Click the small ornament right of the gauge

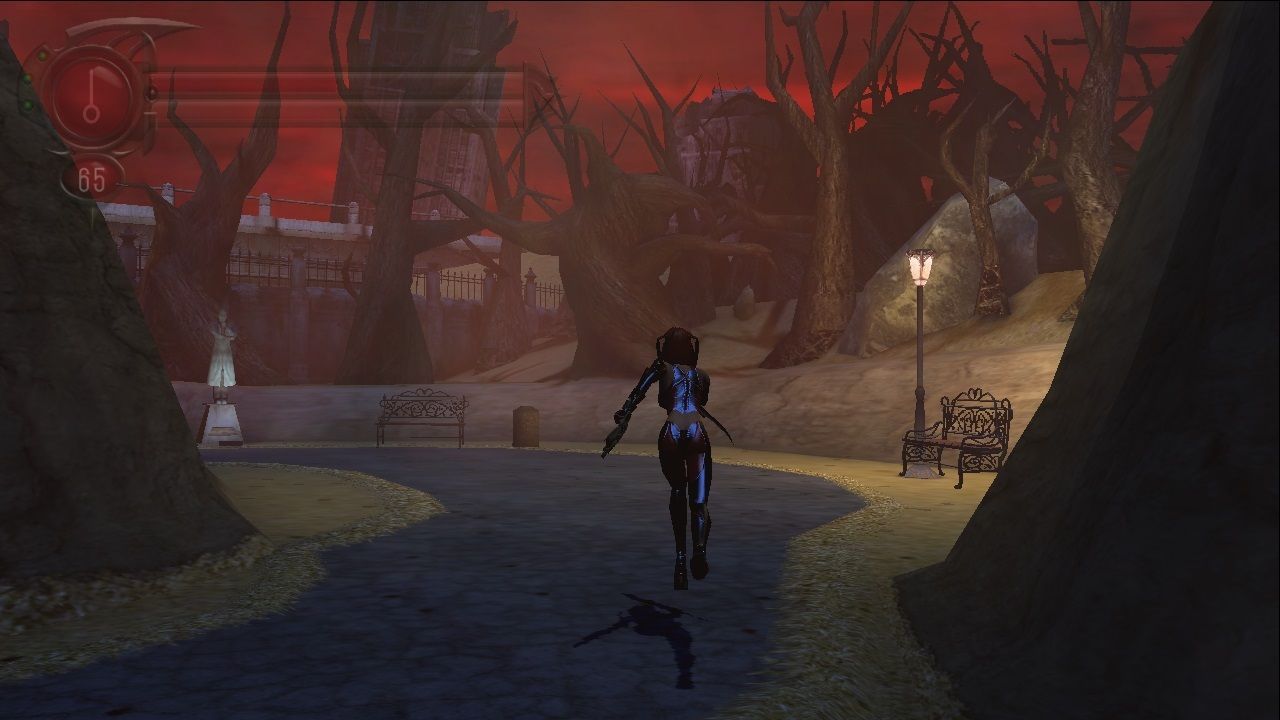pos(151,93)
